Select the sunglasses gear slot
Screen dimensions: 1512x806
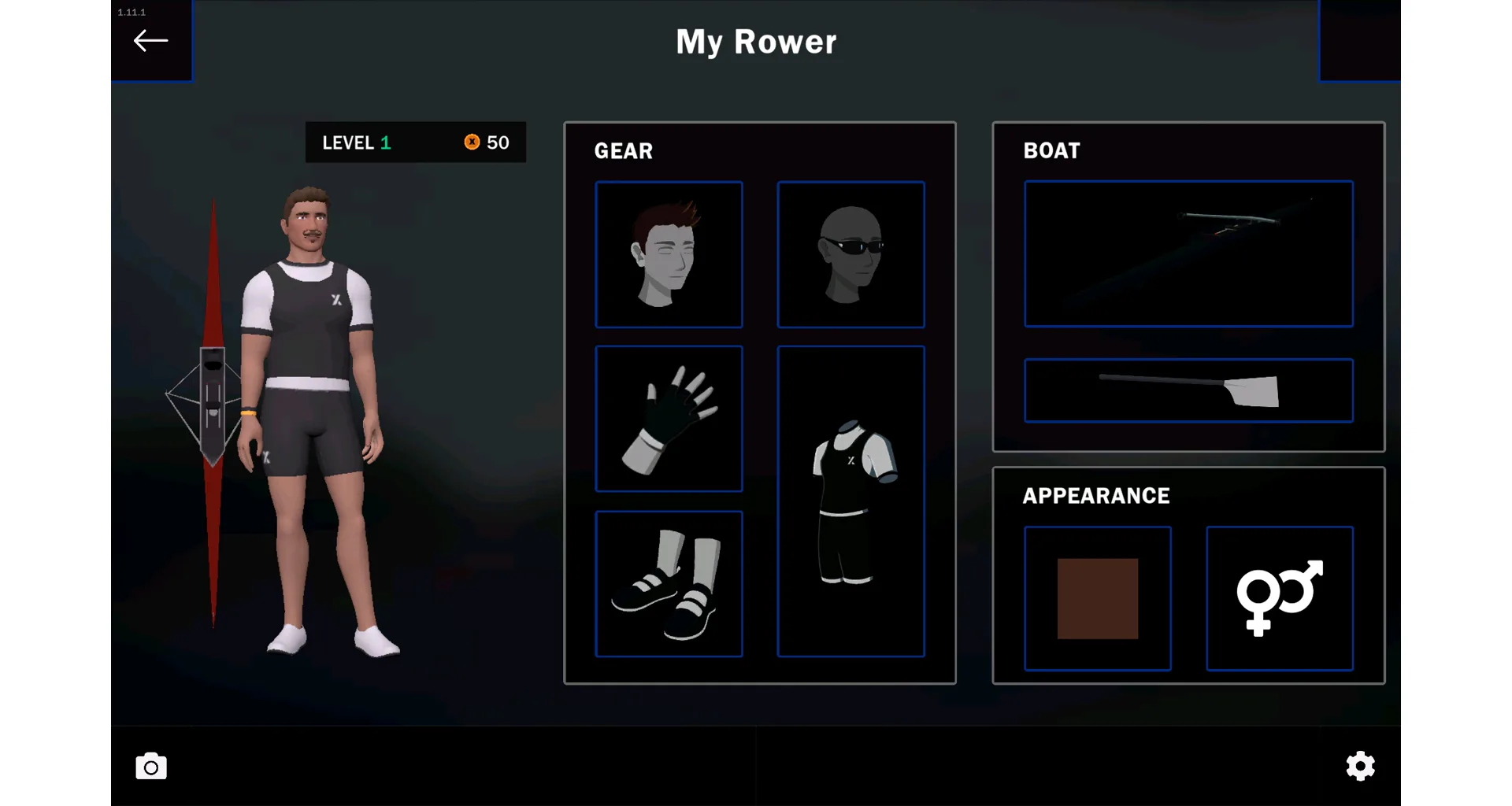850,254
